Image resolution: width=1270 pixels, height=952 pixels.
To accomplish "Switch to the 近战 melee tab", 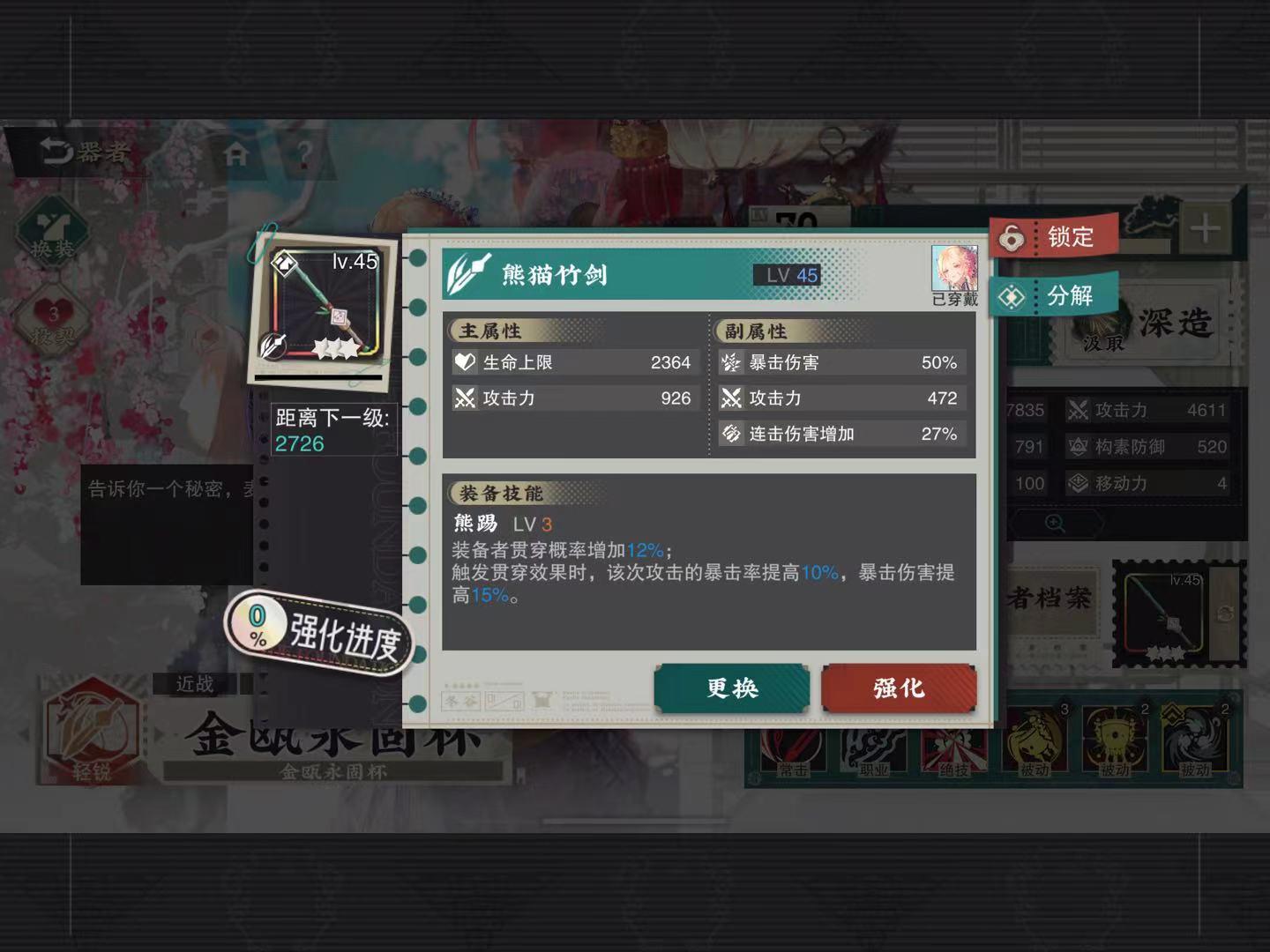I will (196, 685).
